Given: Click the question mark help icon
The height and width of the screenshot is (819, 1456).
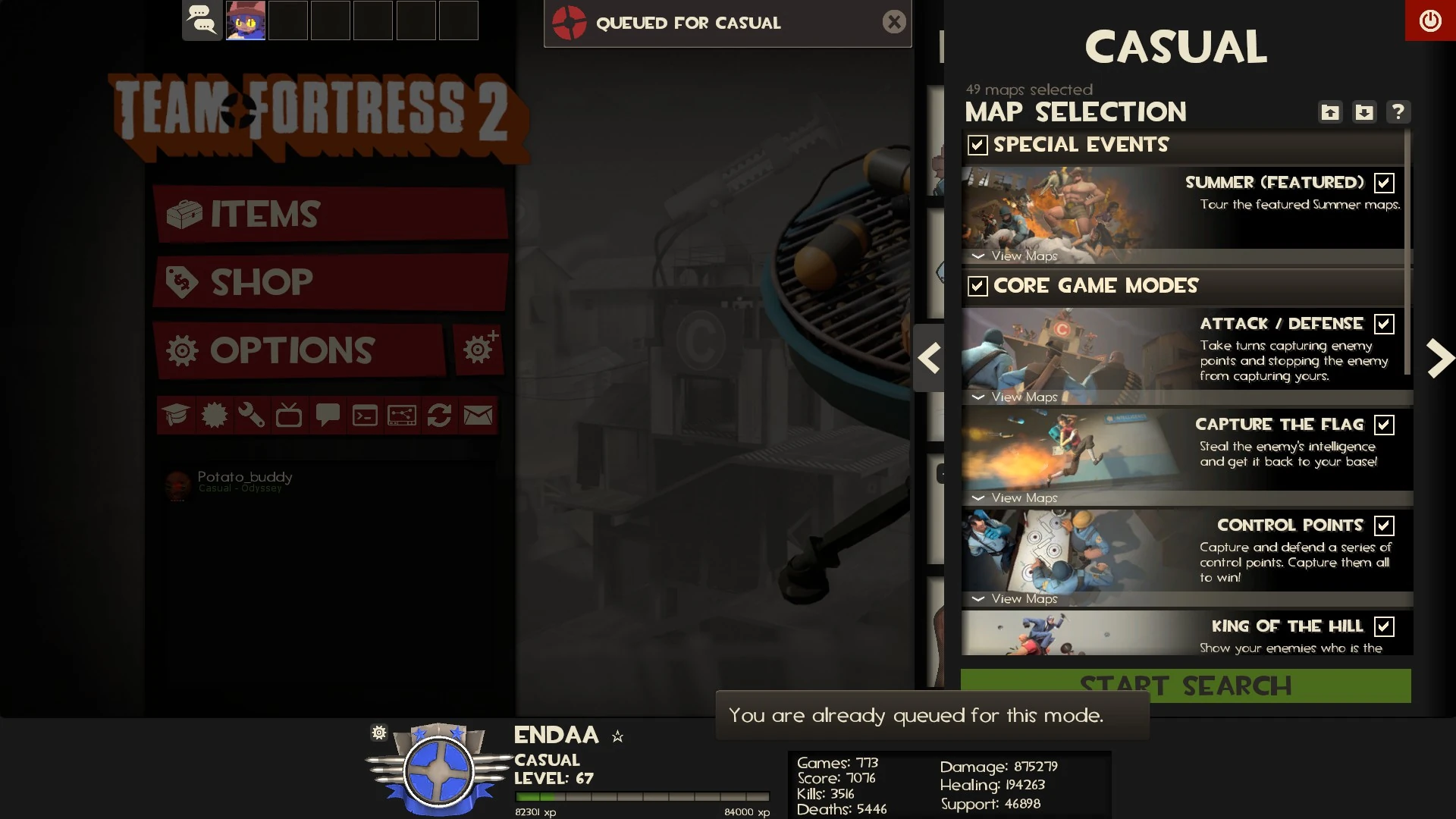Looking at the screenshot, I should 1398,111.
